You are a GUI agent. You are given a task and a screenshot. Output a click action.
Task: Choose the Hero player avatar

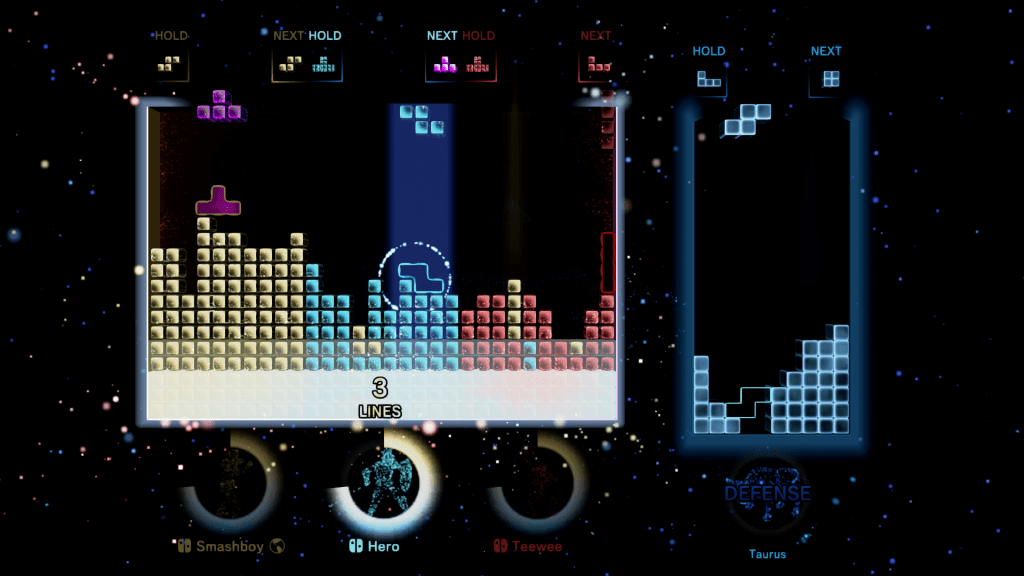click(x=384, y=484)
